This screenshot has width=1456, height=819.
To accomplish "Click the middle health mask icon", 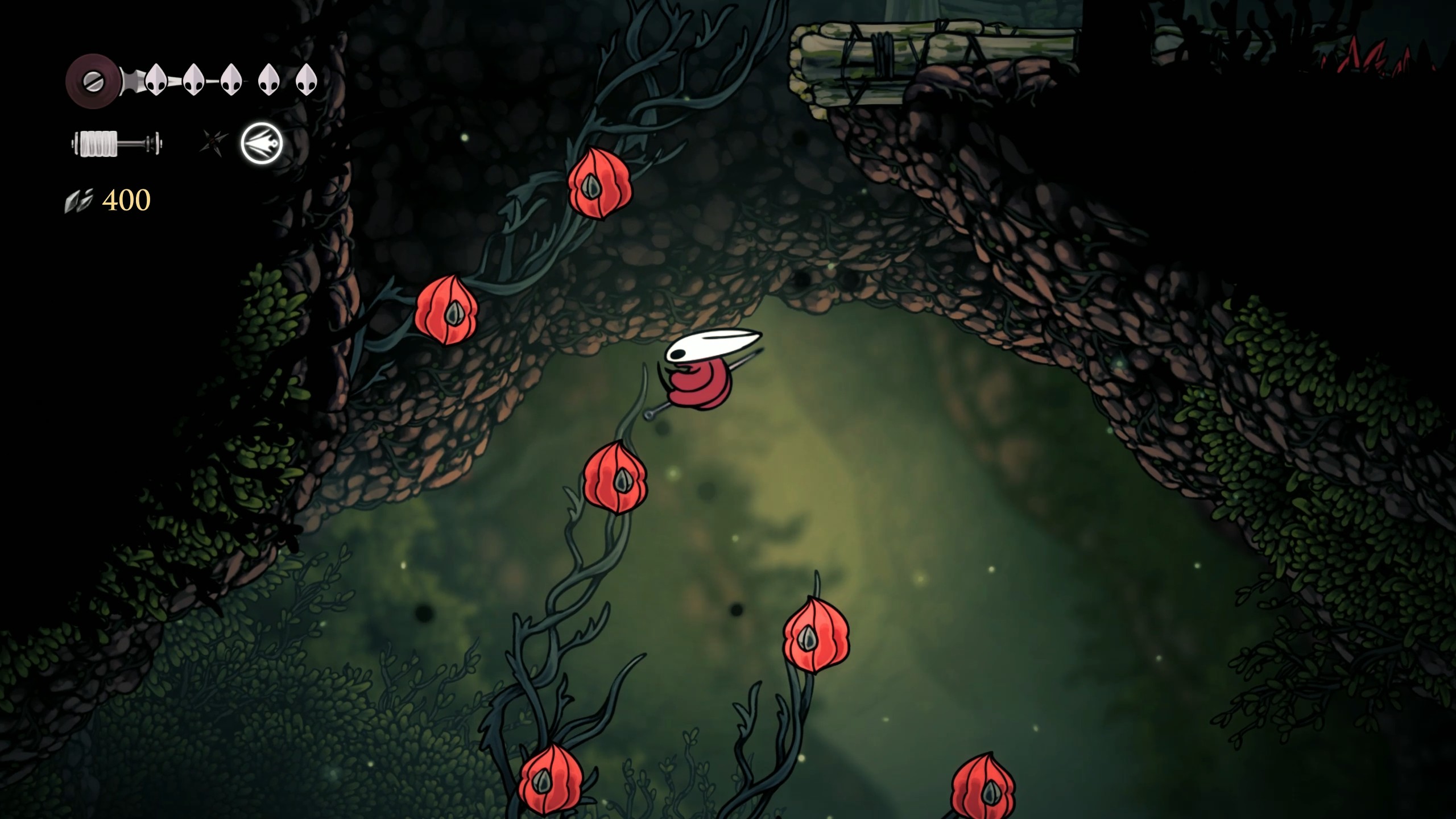I will click(230, 80).
